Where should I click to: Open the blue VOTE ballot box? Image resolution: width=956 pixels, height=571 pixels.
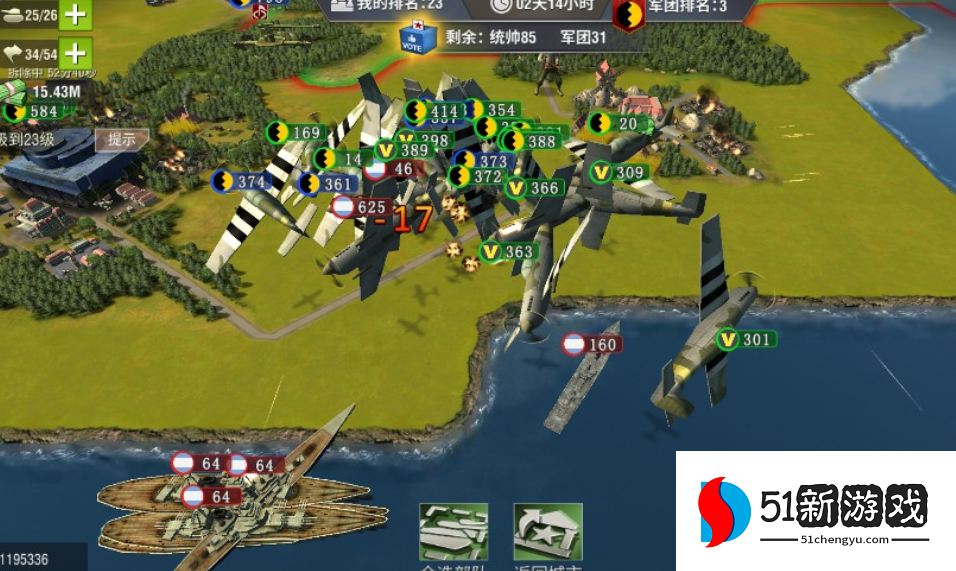tap(417, 38)
